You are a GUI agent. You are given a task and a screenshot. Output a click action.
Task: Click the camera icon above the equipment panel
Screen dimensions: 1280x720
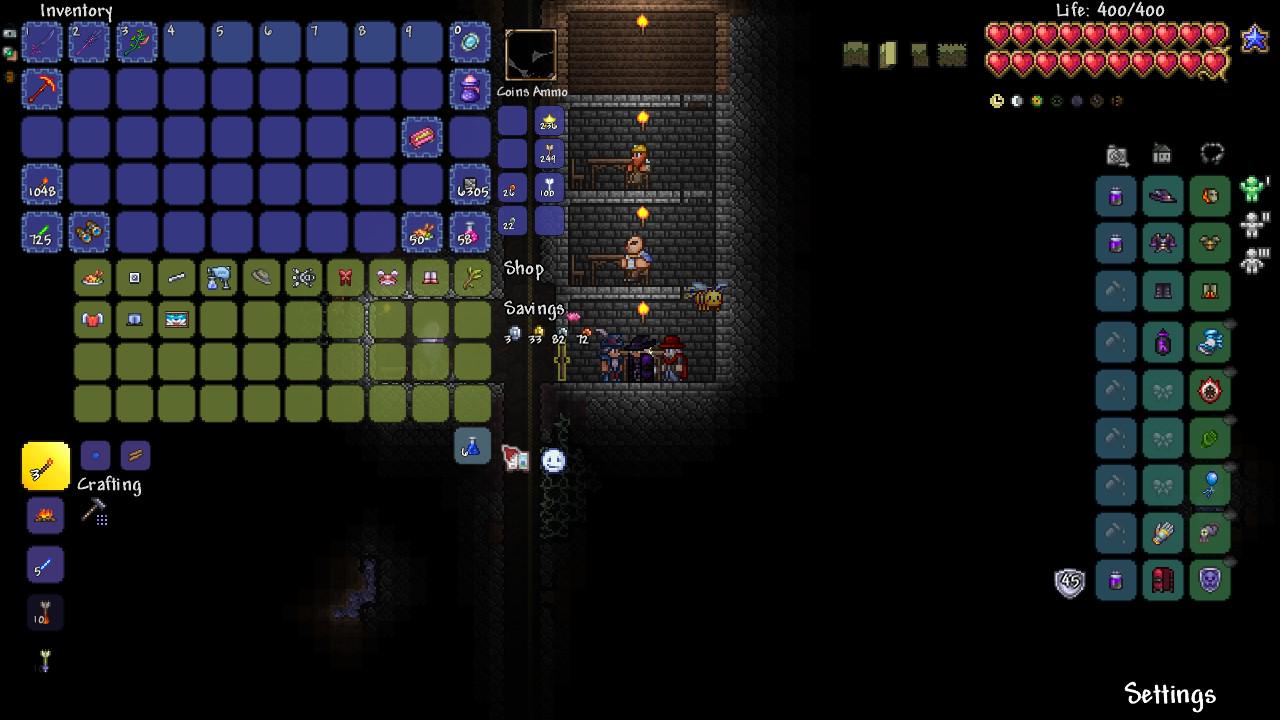tap(1117, 153)
